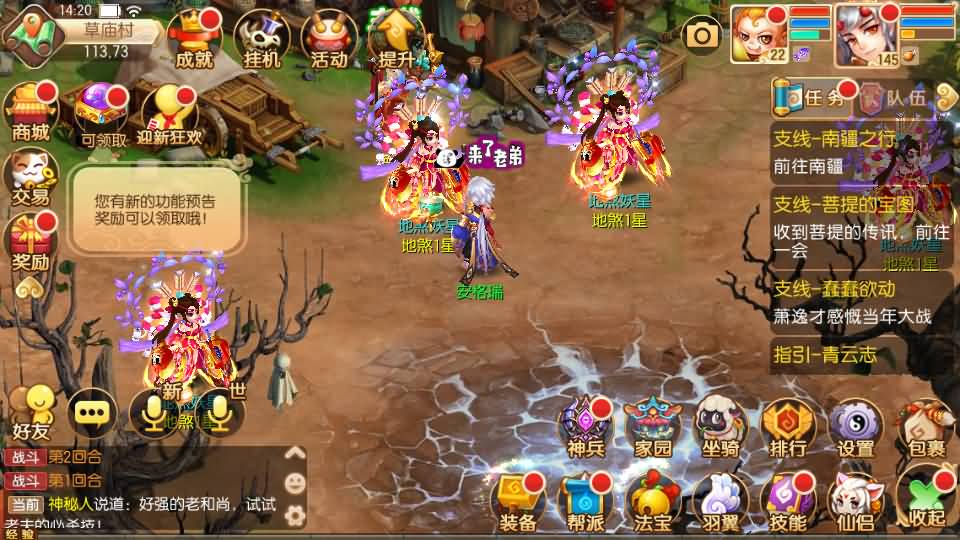Viewport: 960px width, 540px height.
Task: Take a screenshot with the camera button
Action: point(702,36)
